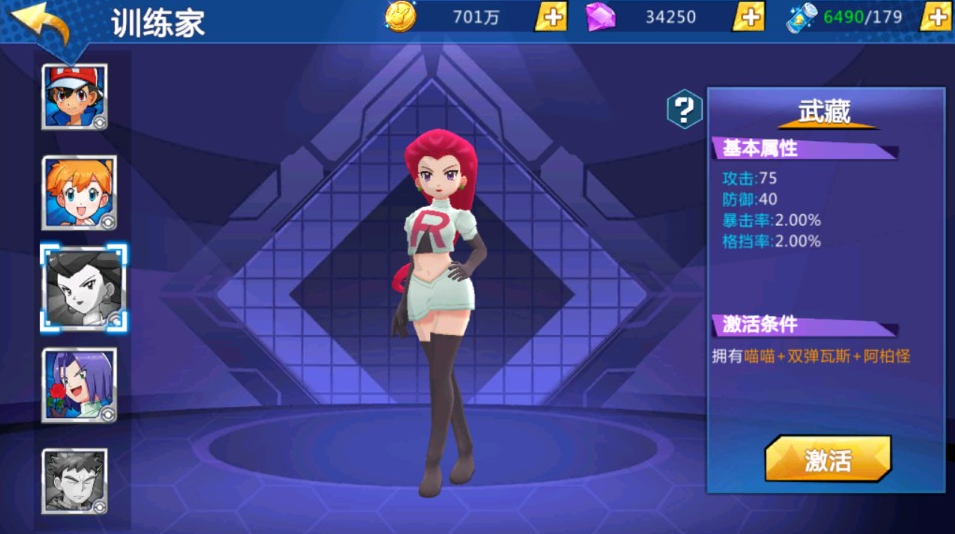
Task: Pick the James portrait with rose
Action: click(78, 385)
